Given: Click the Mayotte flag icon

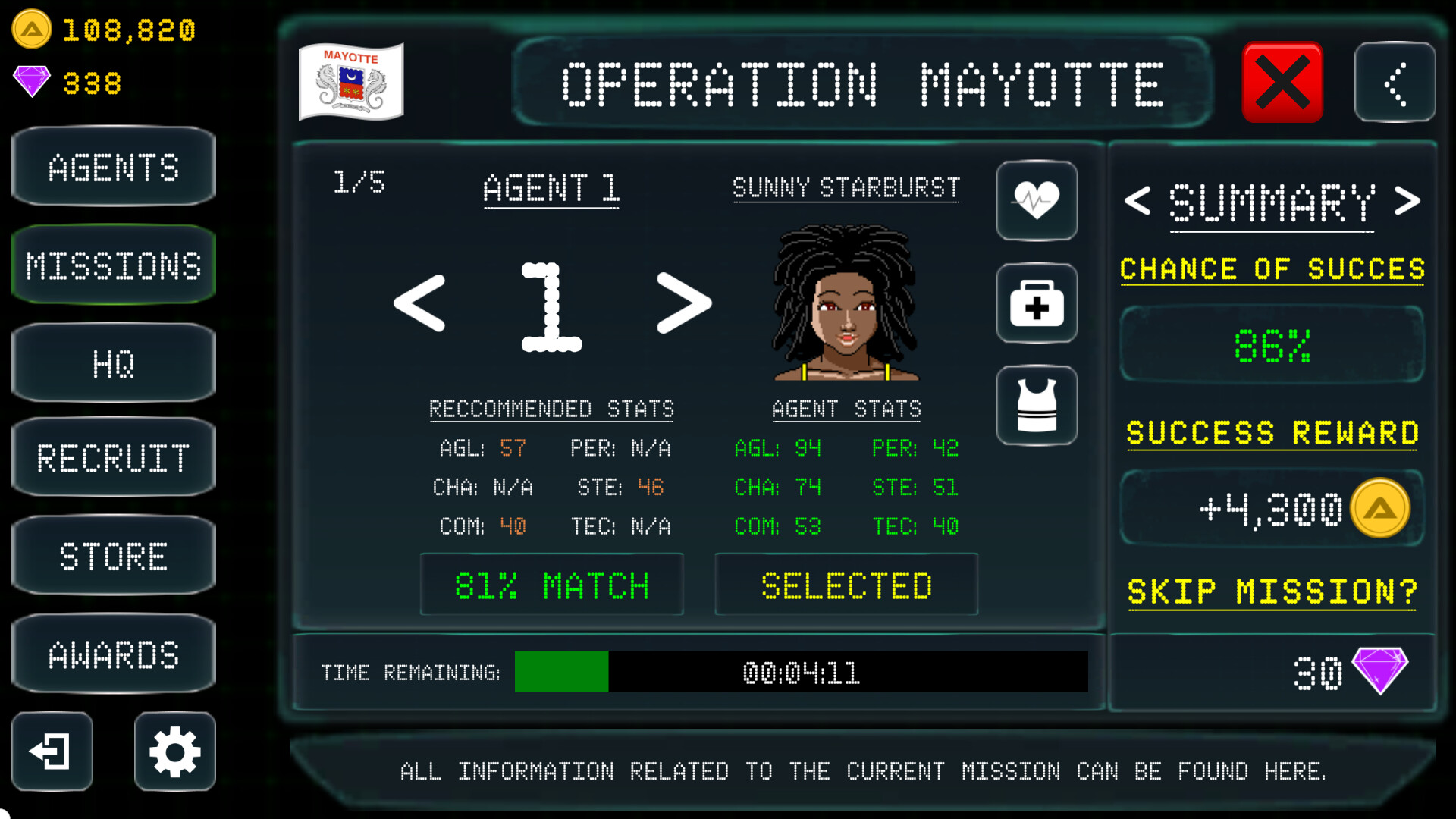Looking at the screenshot, I should pyautogui.click(x=350, y=80).
